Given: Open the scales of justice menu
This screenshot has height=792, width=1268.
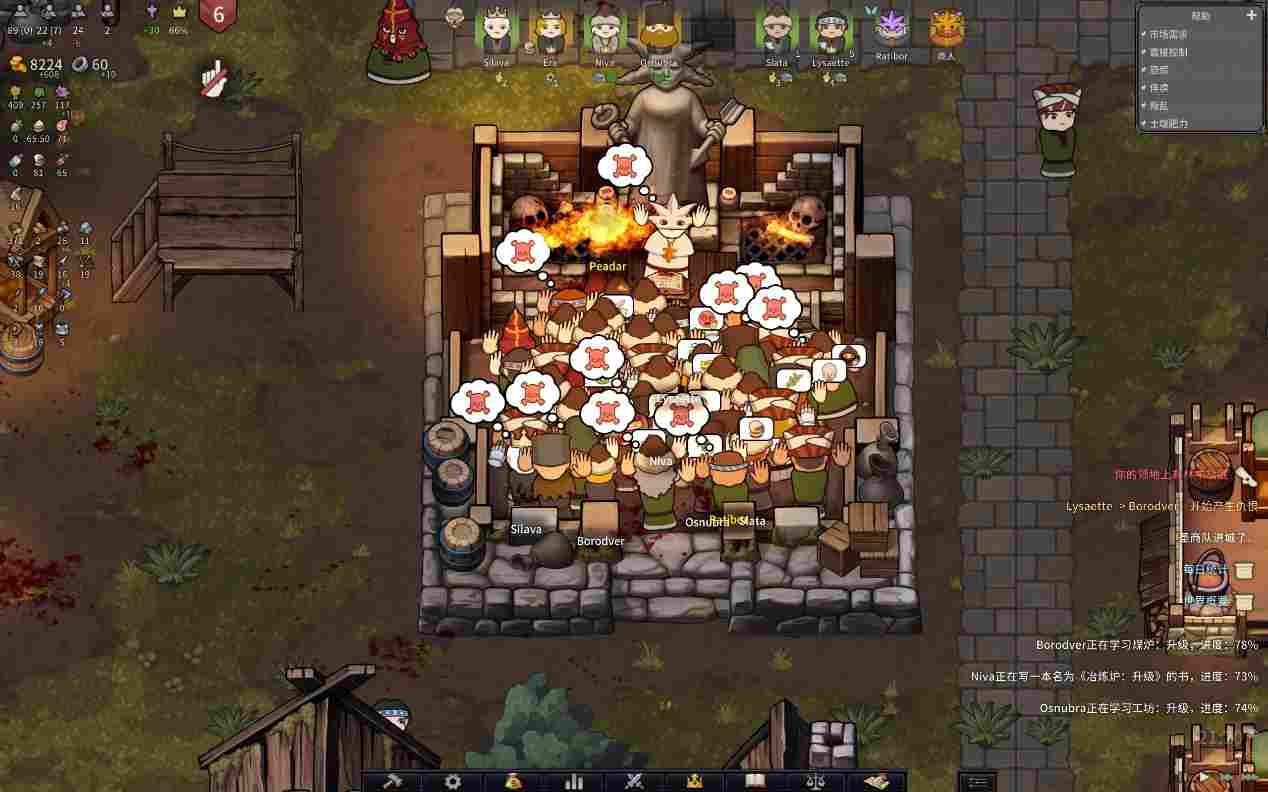Looking at the screenshot, I should [x=815, y=781].
